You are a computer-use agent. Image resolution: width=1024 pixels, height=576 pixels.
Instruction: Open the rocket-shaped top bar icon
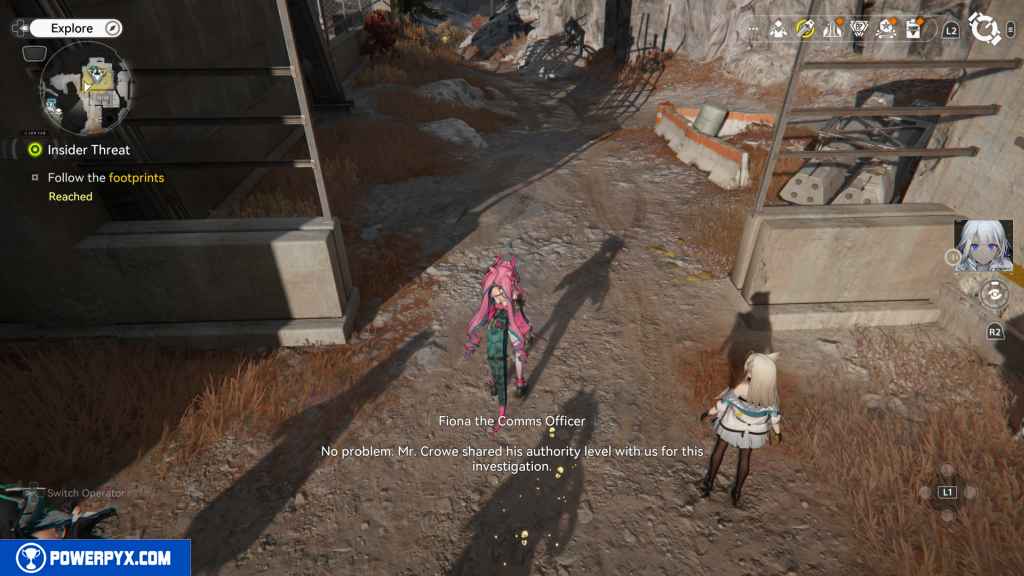[x=832, y=30]
